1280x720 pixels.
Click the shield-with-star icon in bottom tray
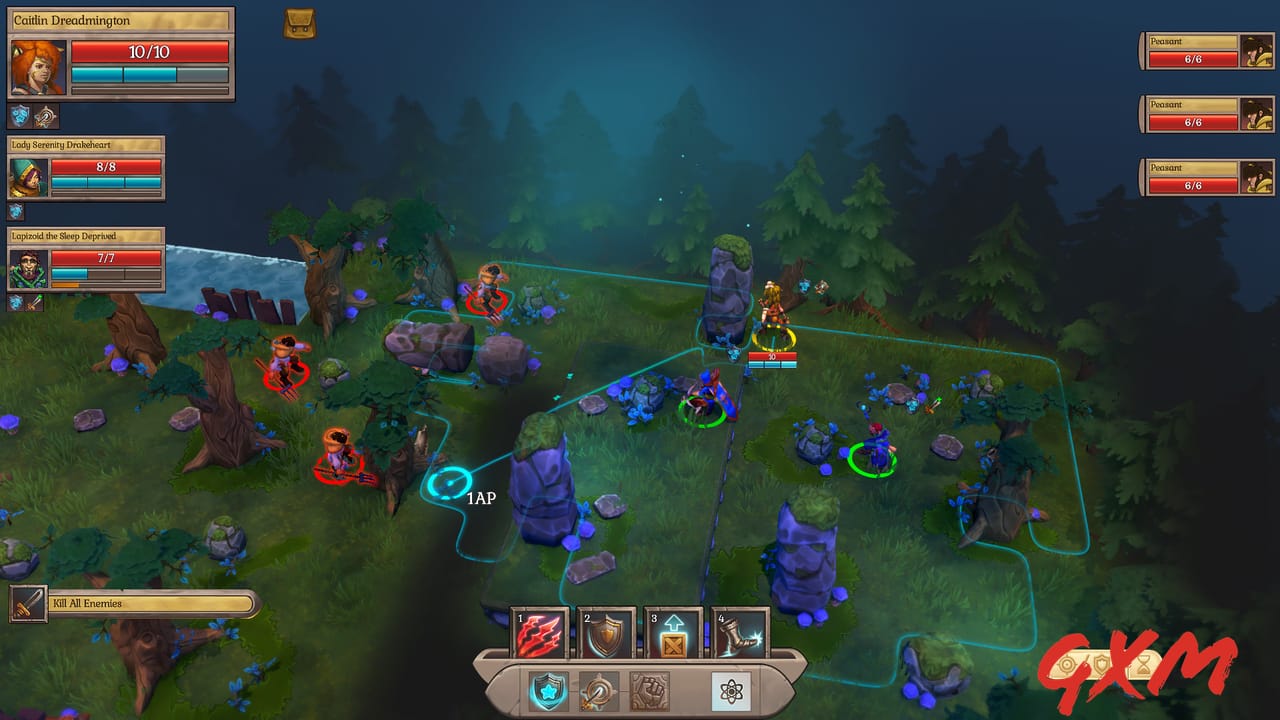(x=550, y=691)
